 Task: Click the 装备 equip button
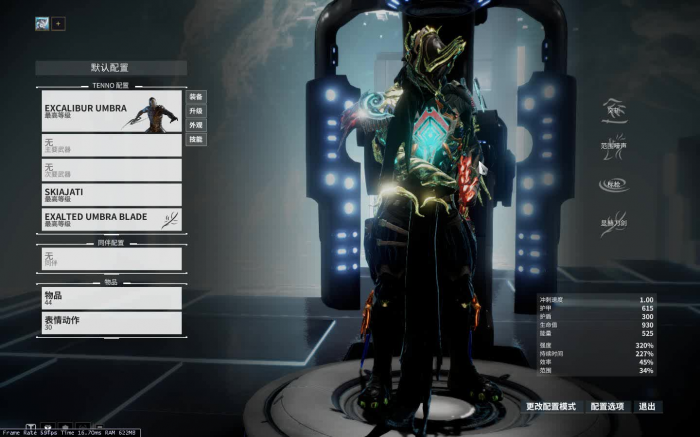coord(196,97)
